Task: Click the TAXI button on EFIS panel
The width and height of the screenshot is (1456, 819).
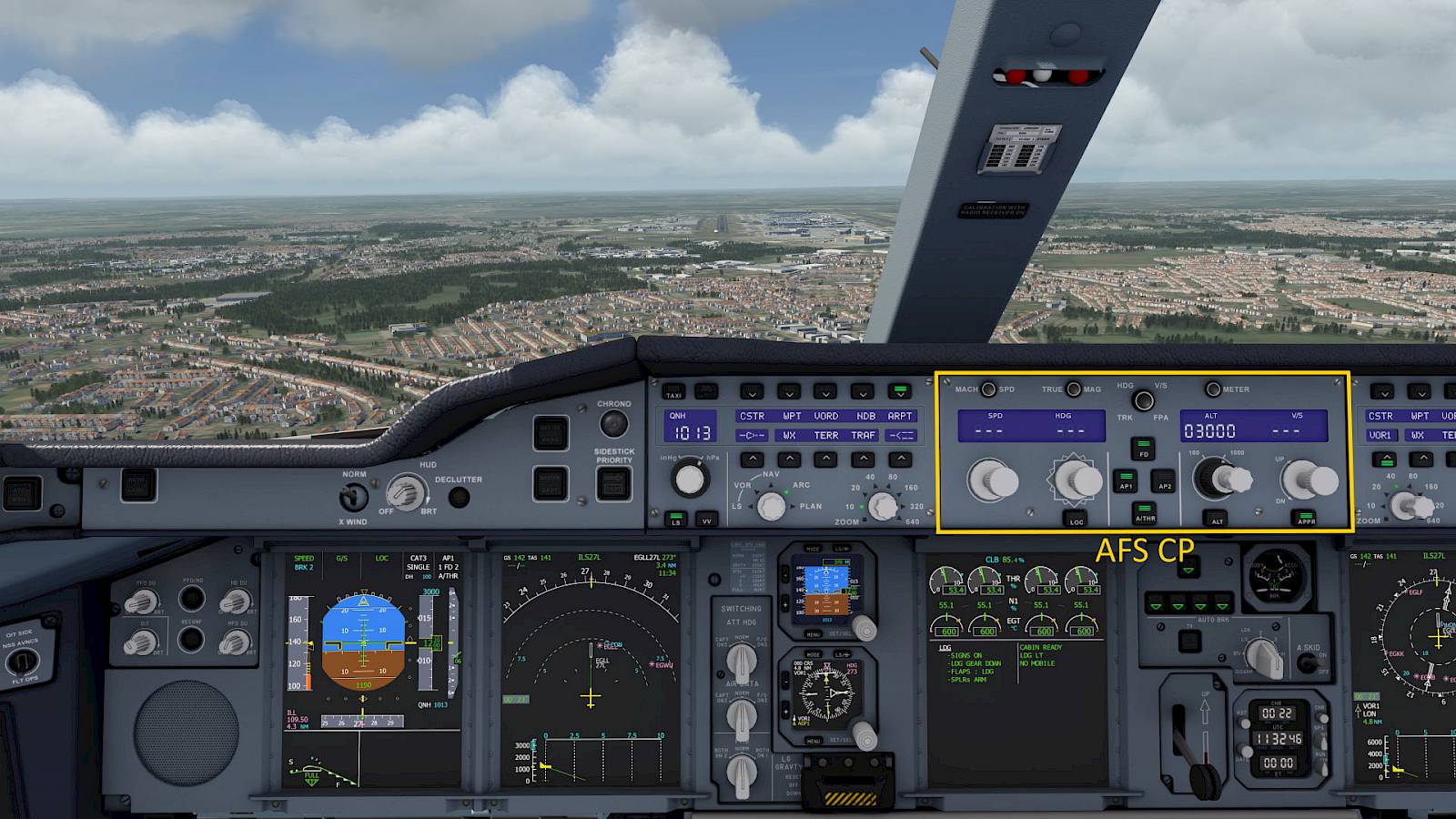Action: (673, 392)
